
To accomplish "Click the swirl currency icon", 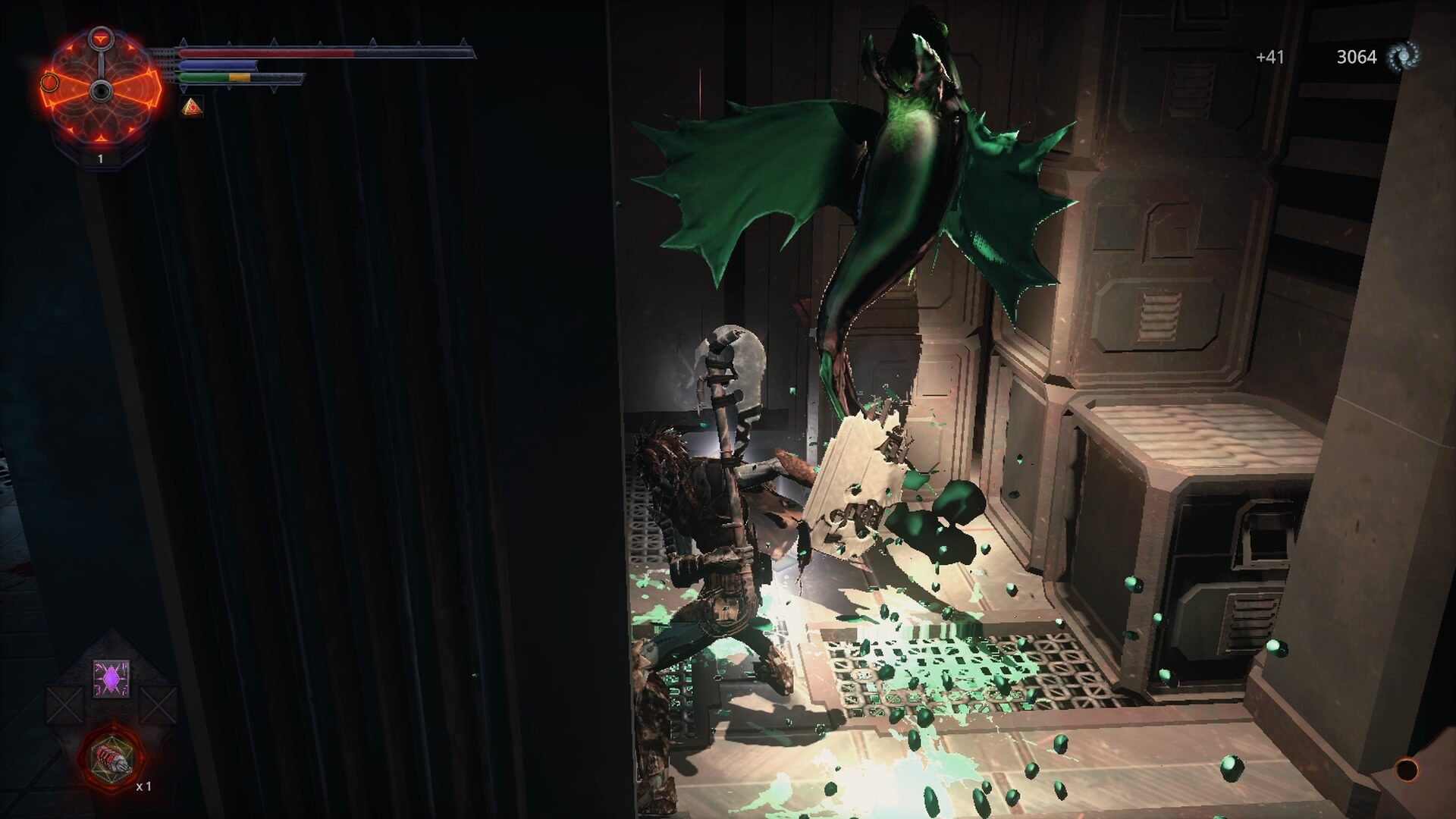I will (x=1403, y=57).
